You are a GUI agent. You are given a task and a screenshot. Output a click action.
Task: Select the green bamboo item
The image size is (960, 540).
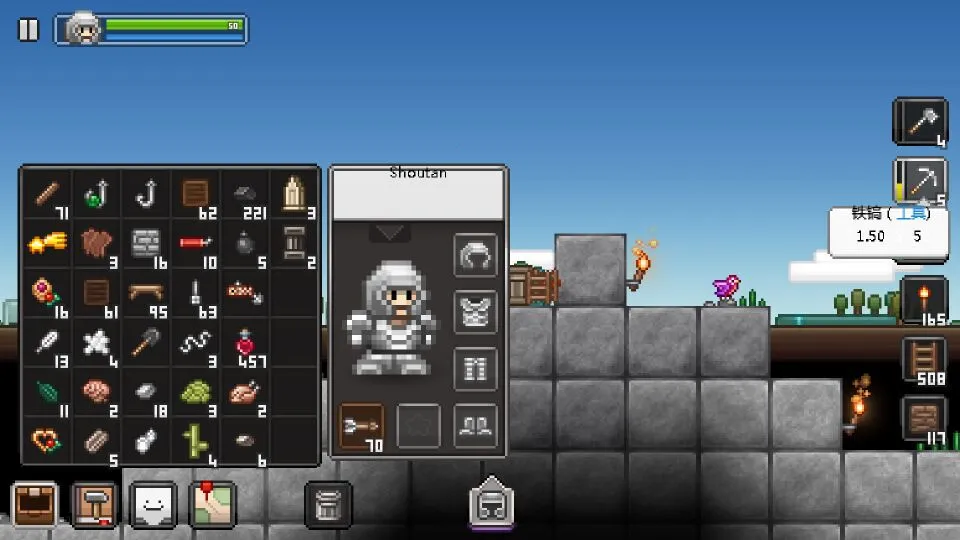(x=195, y=441)
